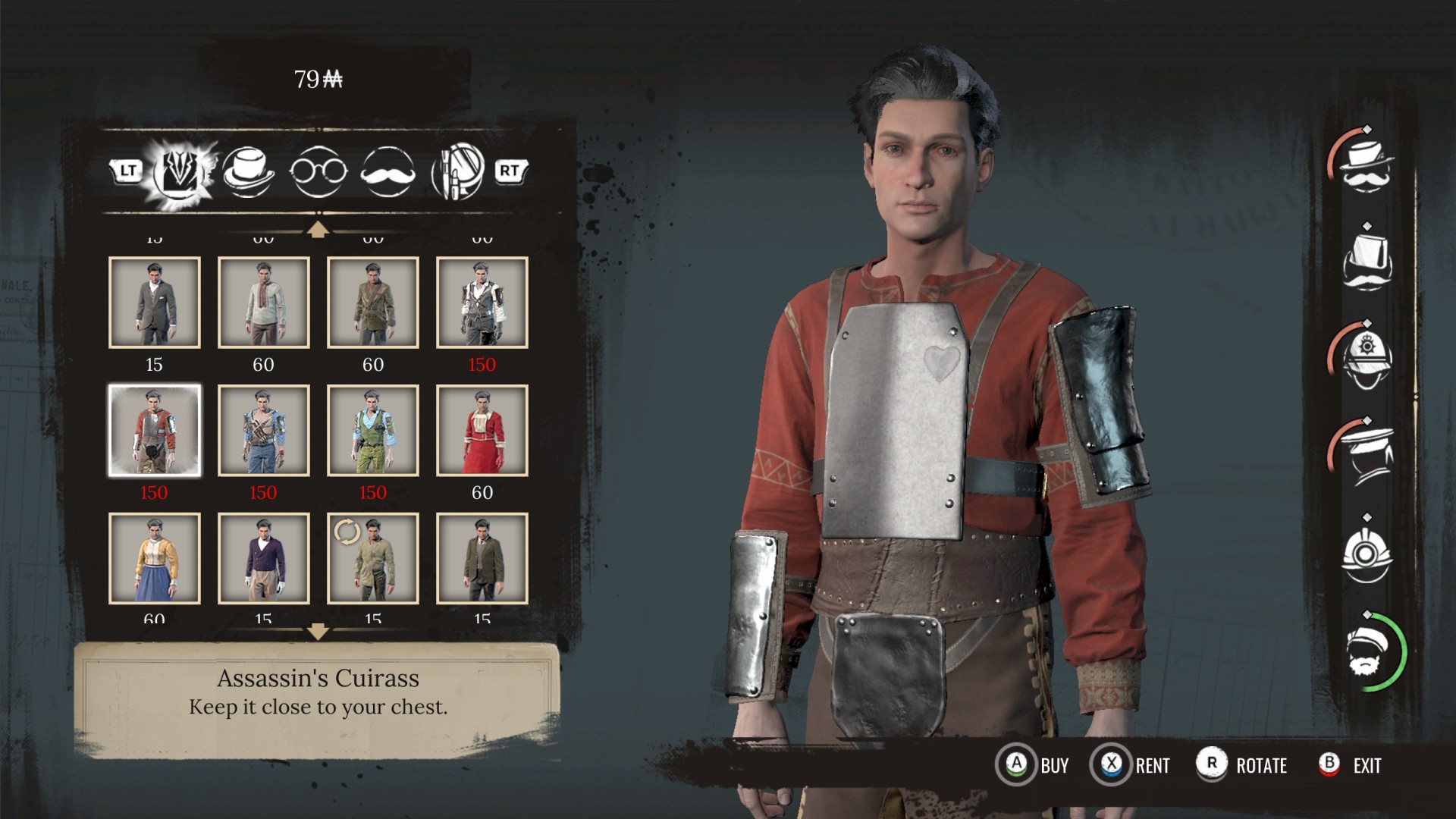The image size is (1456, 819).
Task: Switch to the outfits suit tab
Action: point(180,171)
